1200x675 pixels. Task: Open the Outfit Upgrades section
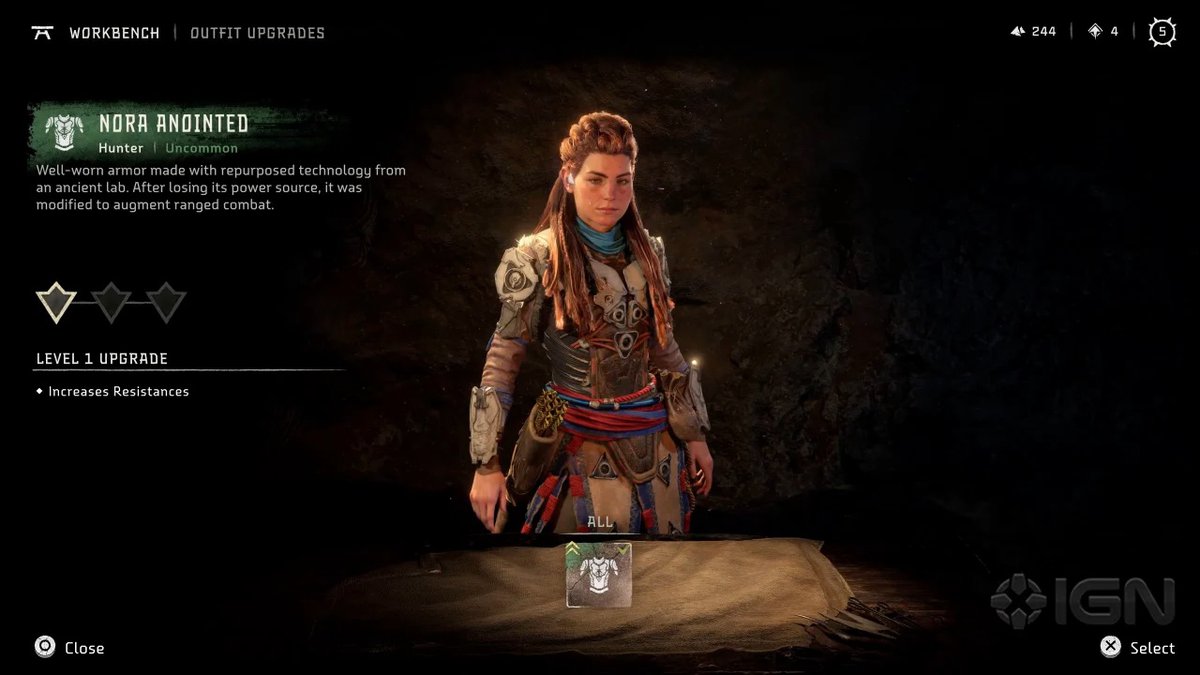point(257,33)
